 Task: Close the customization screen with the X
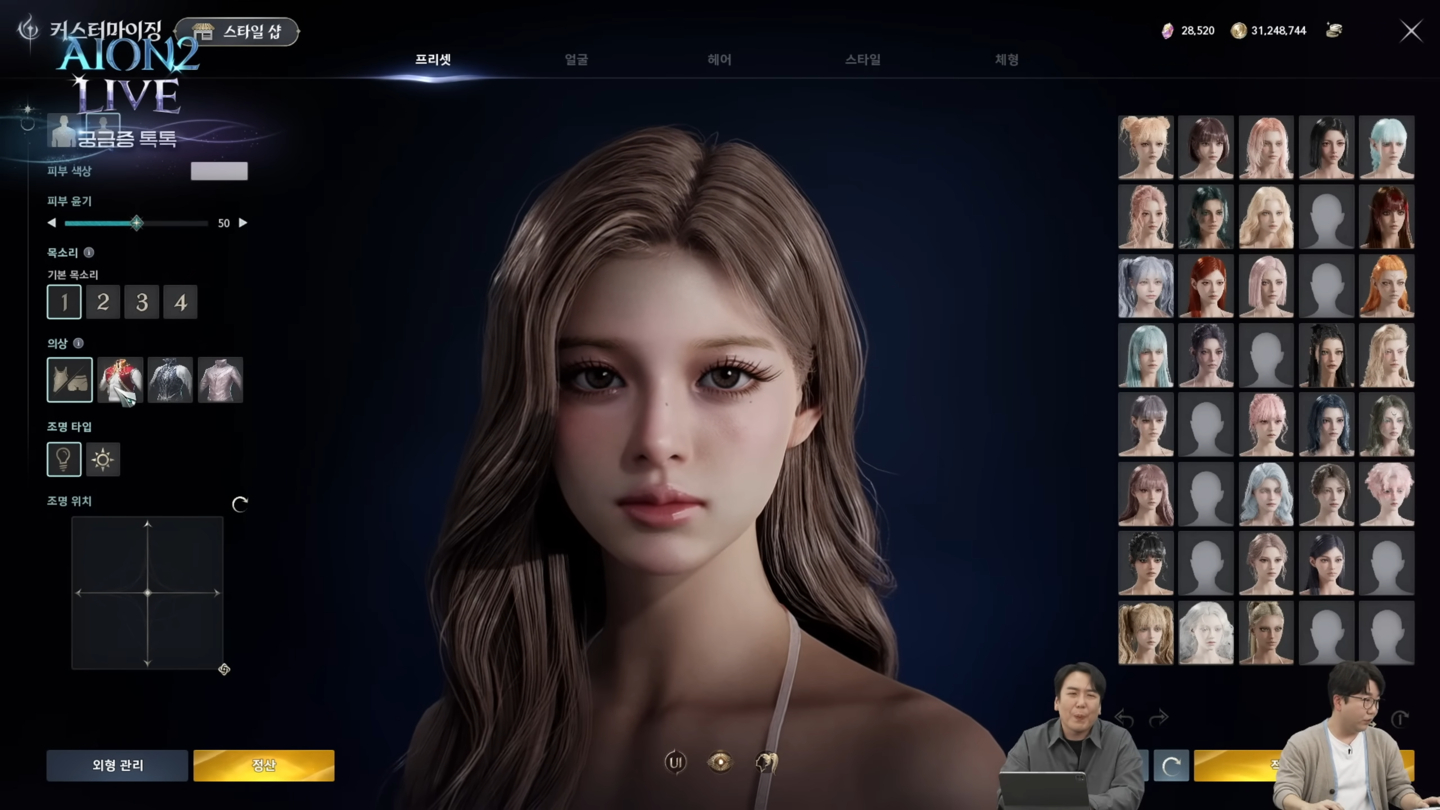point(1411,31)
